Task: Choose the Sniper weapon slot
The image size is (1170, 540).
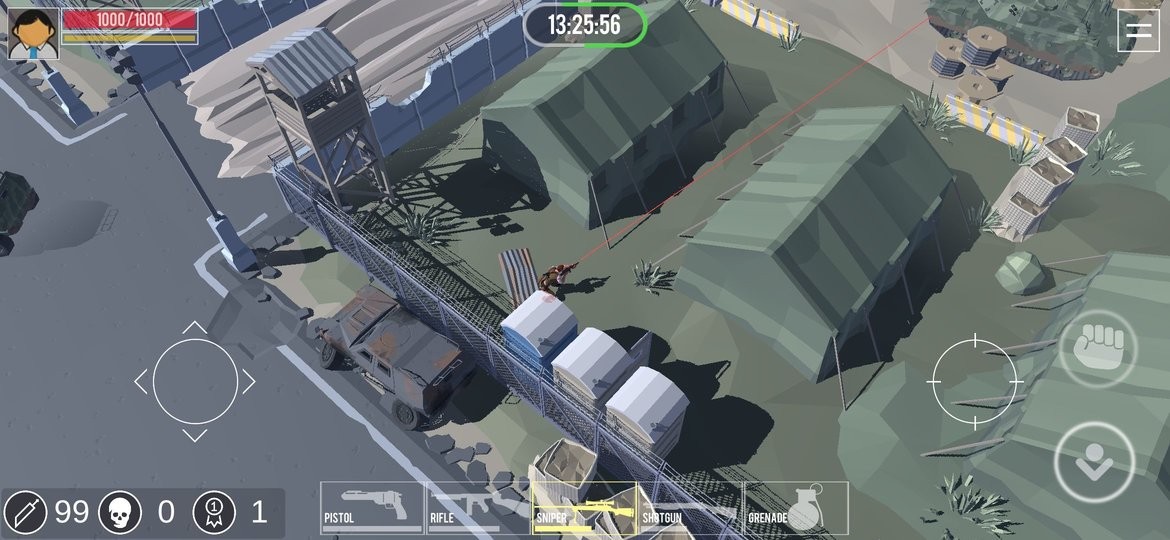Action: tap(584, 507)
